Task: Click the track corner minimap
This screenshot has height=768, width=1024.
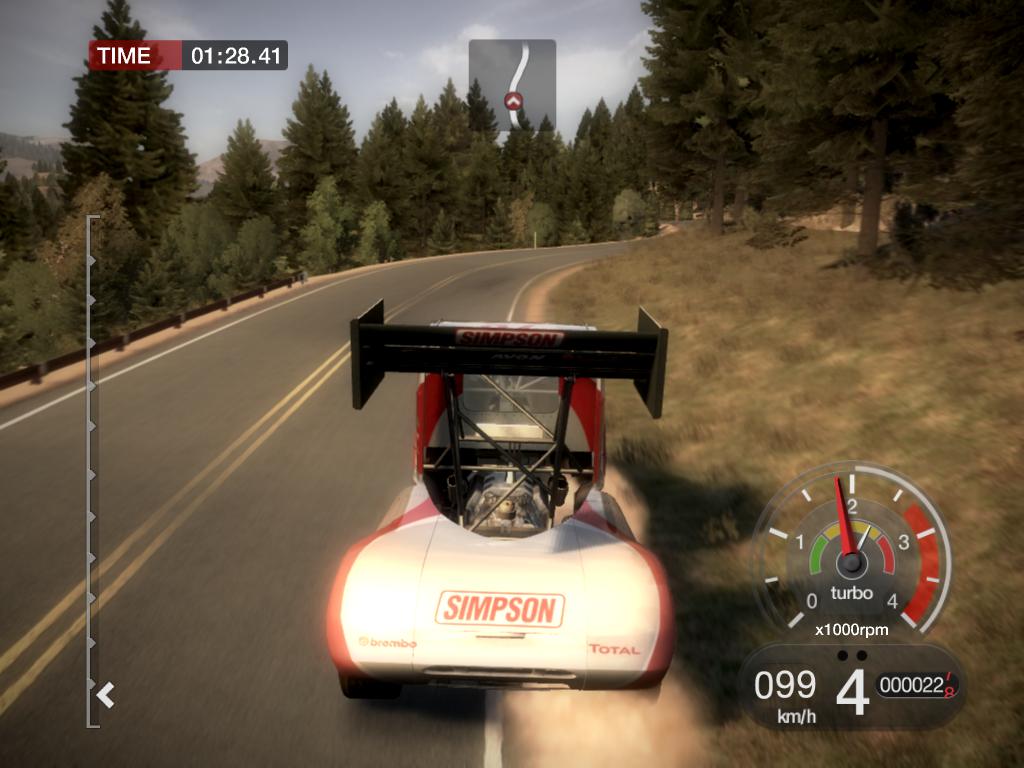Action: (512, 85)
